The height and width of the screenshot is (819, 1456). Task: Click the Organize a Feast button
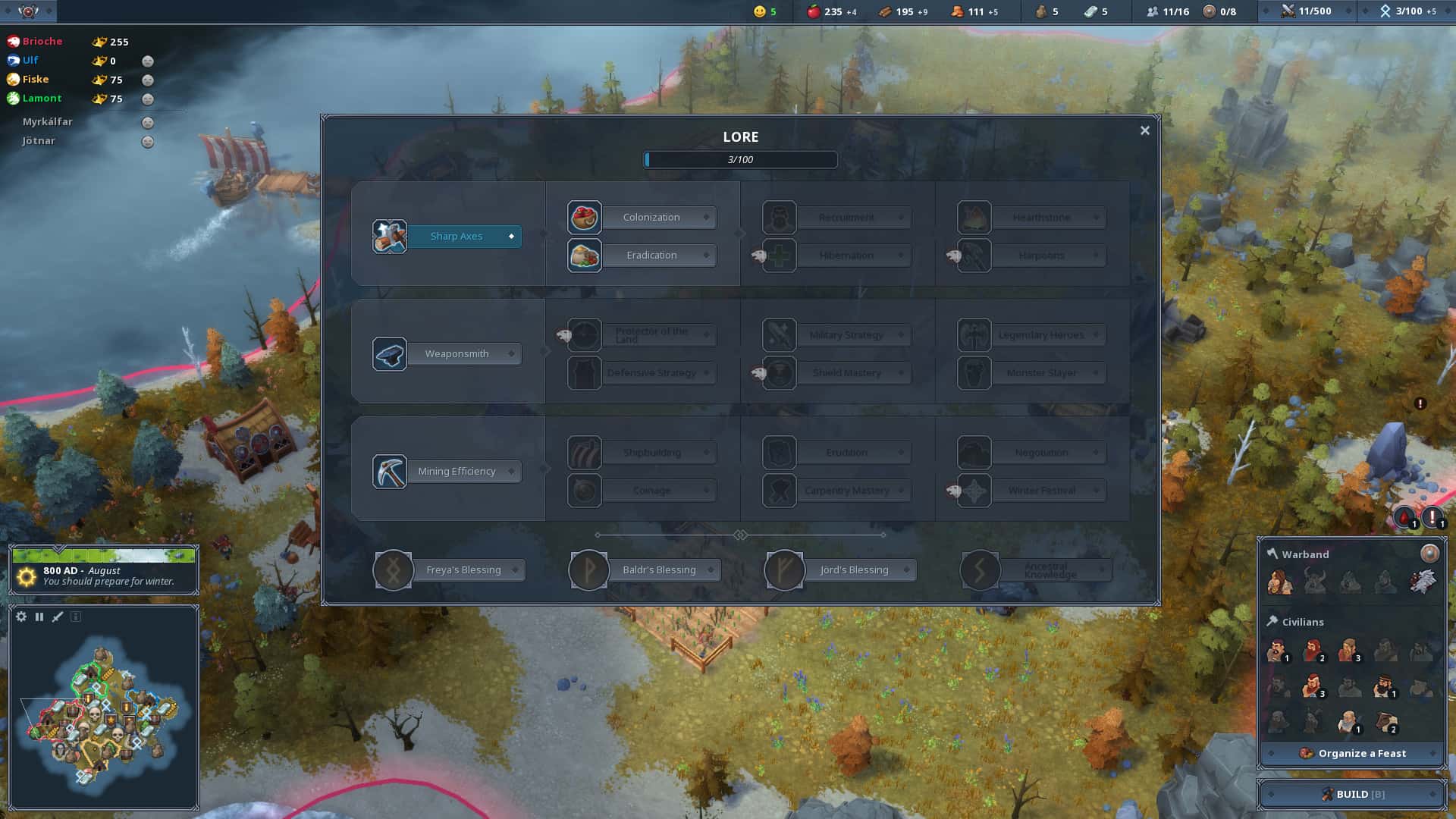point(1352,753)
